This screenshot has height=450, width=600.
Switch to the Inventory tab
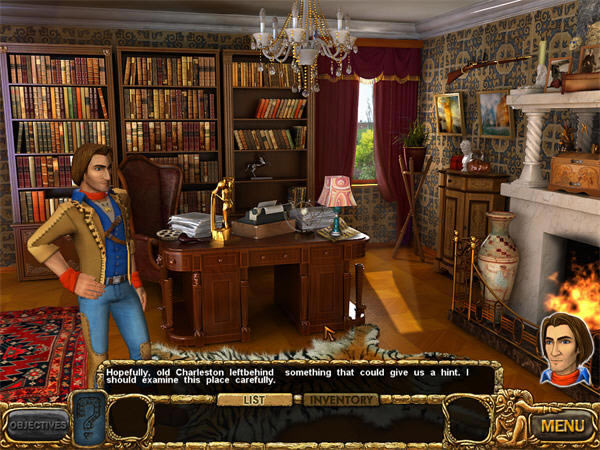(341, 400)
